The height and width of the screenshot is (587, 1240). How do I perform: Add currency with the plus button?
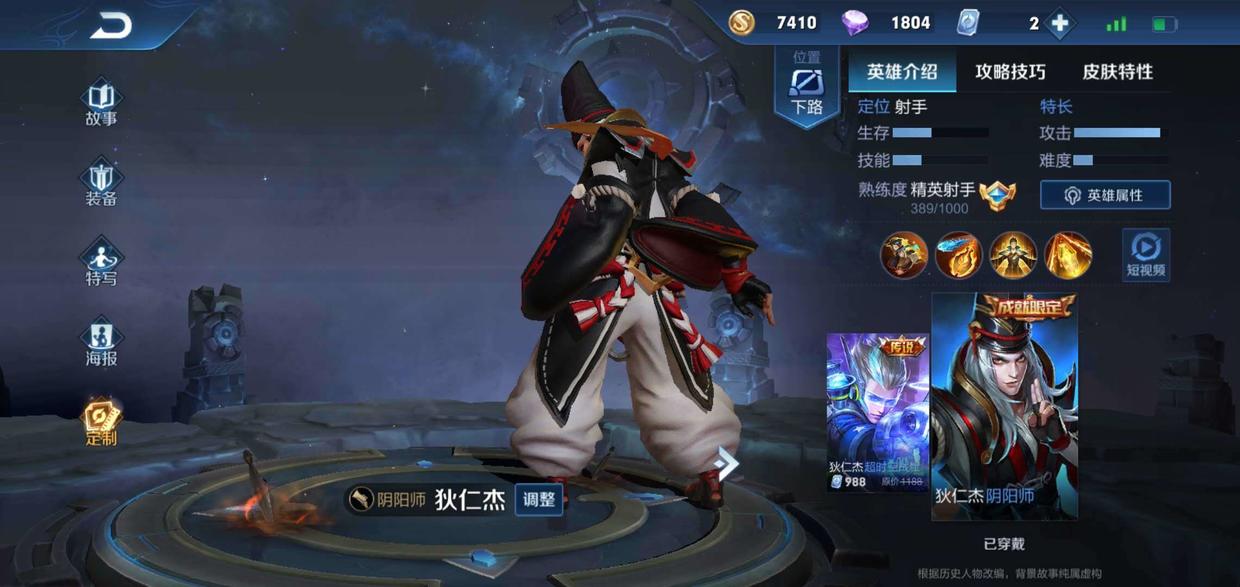pyautogui.click(x=1060, y=23)
